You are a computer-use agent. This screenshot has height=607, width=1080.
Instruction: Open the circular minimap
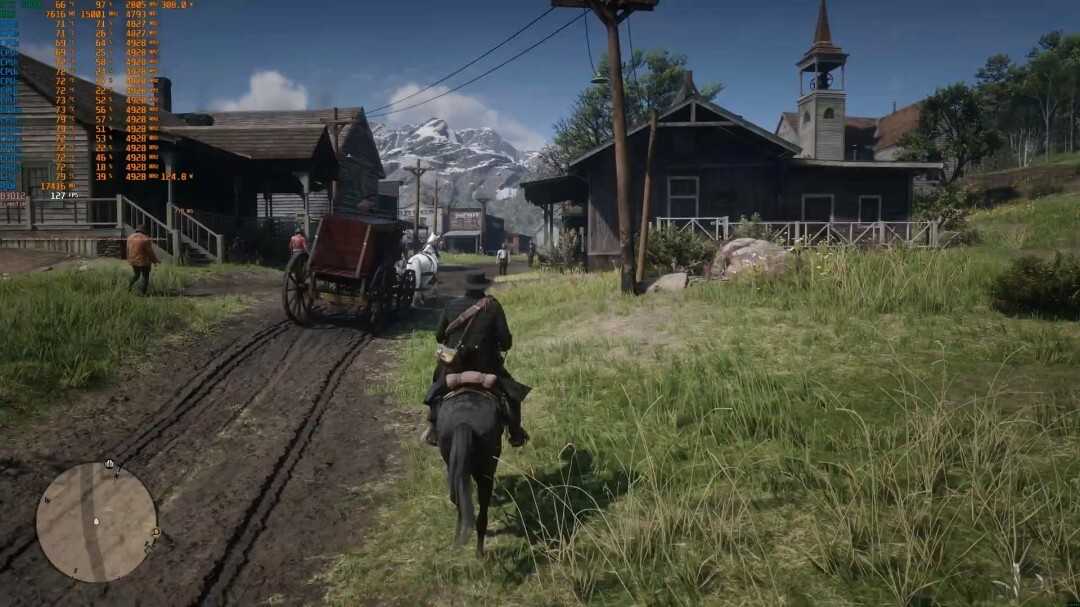(x=96, y=521)
